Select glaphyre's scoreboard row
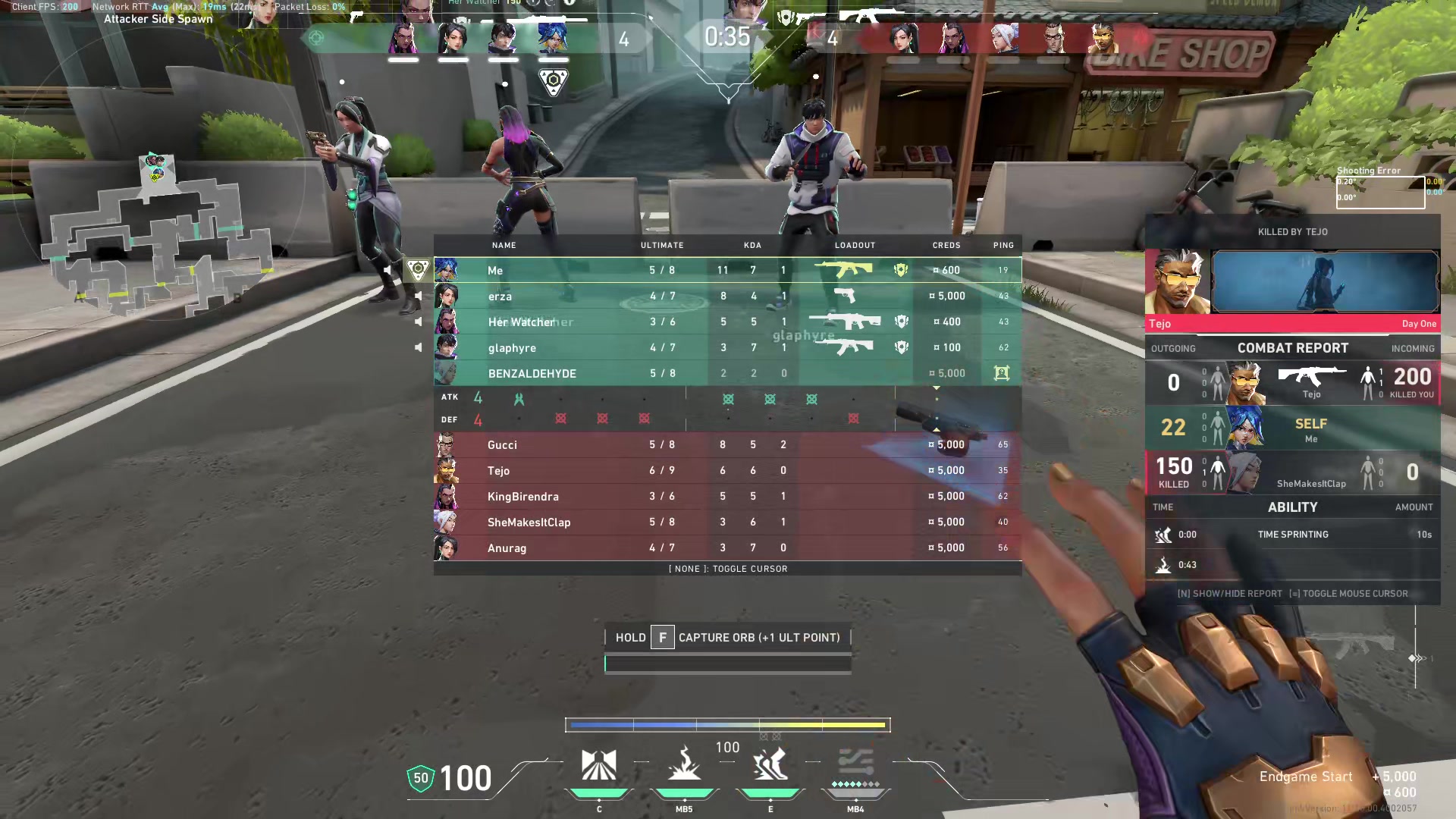1456x819 pixels. point(728,347)
